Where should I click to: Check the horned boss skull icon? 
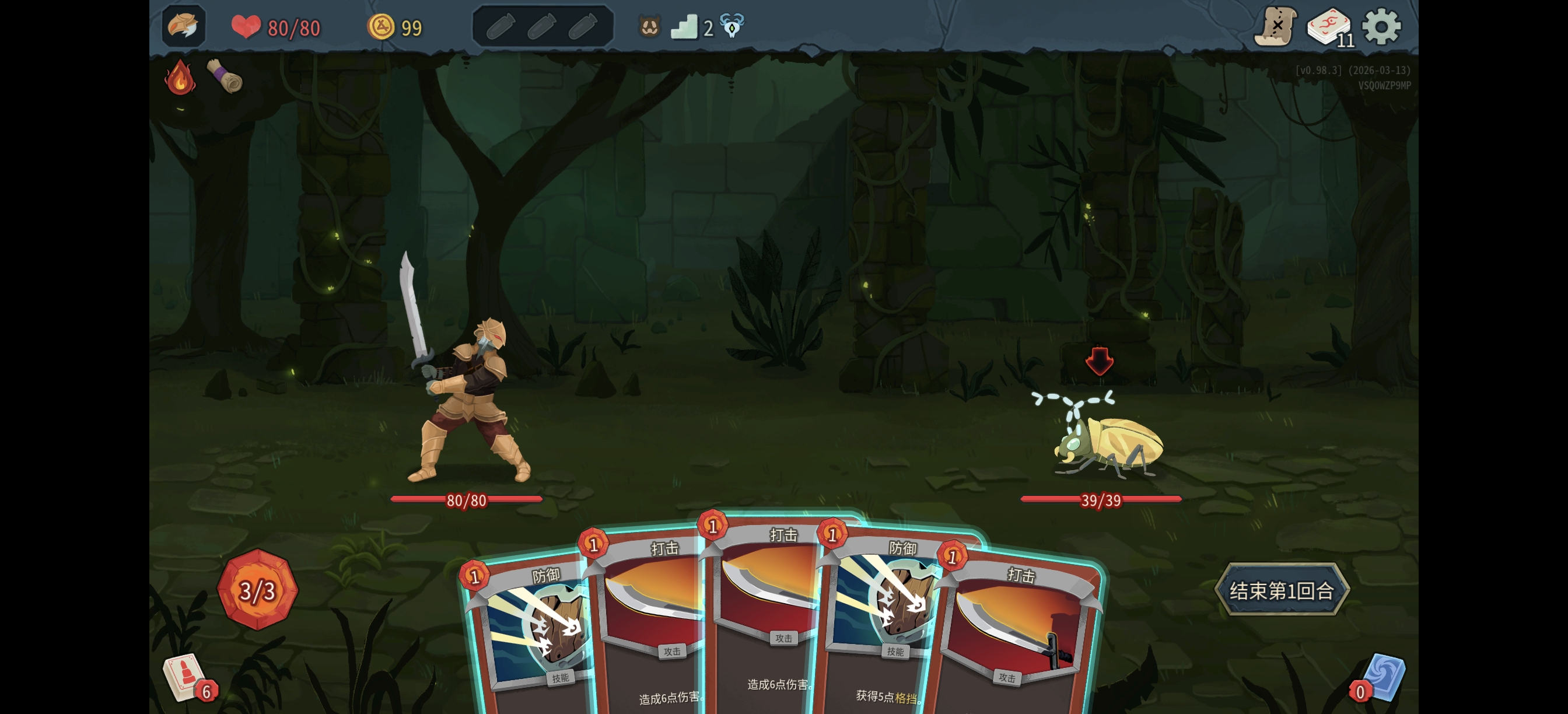(731, 26)
